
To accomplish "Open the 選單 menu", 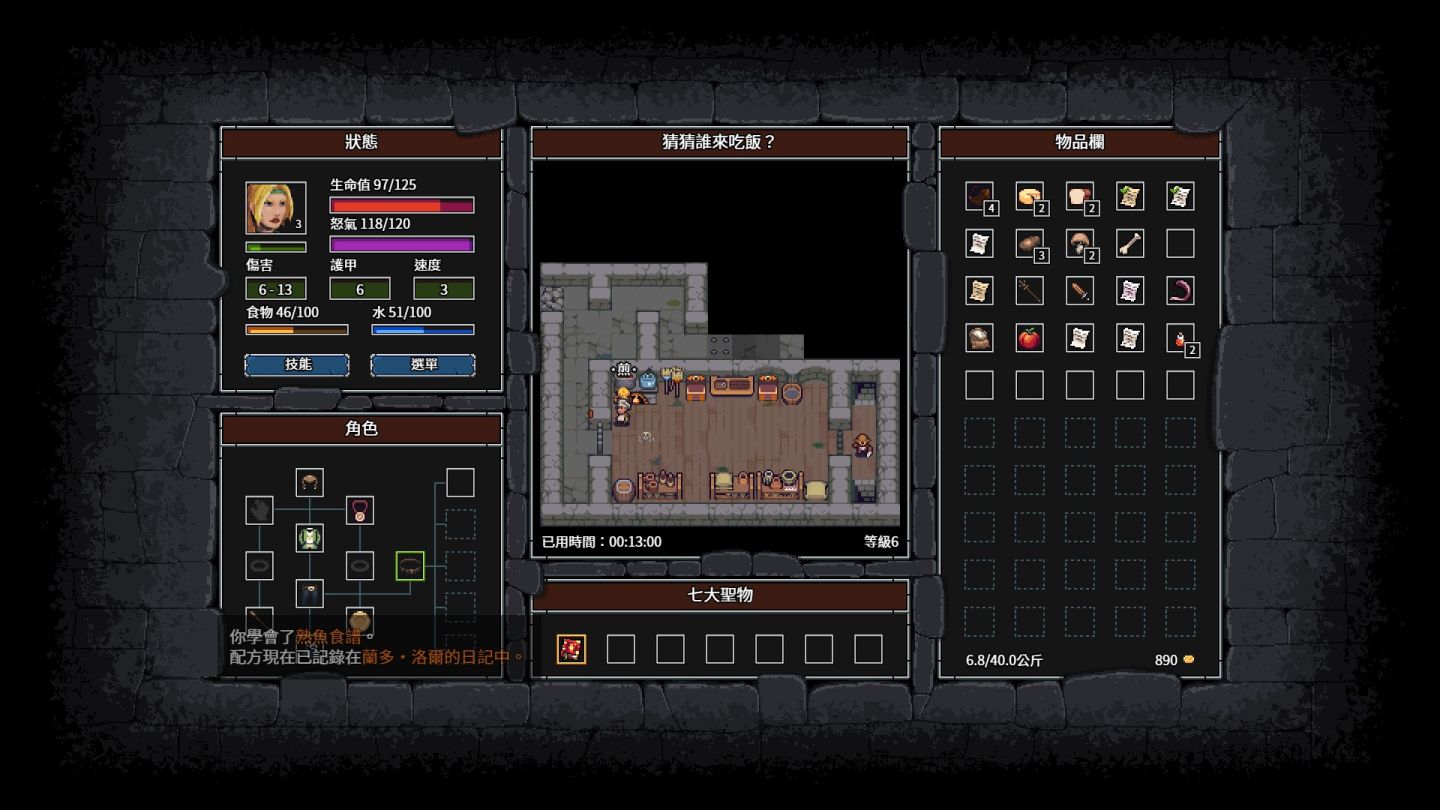I will 423,365.
